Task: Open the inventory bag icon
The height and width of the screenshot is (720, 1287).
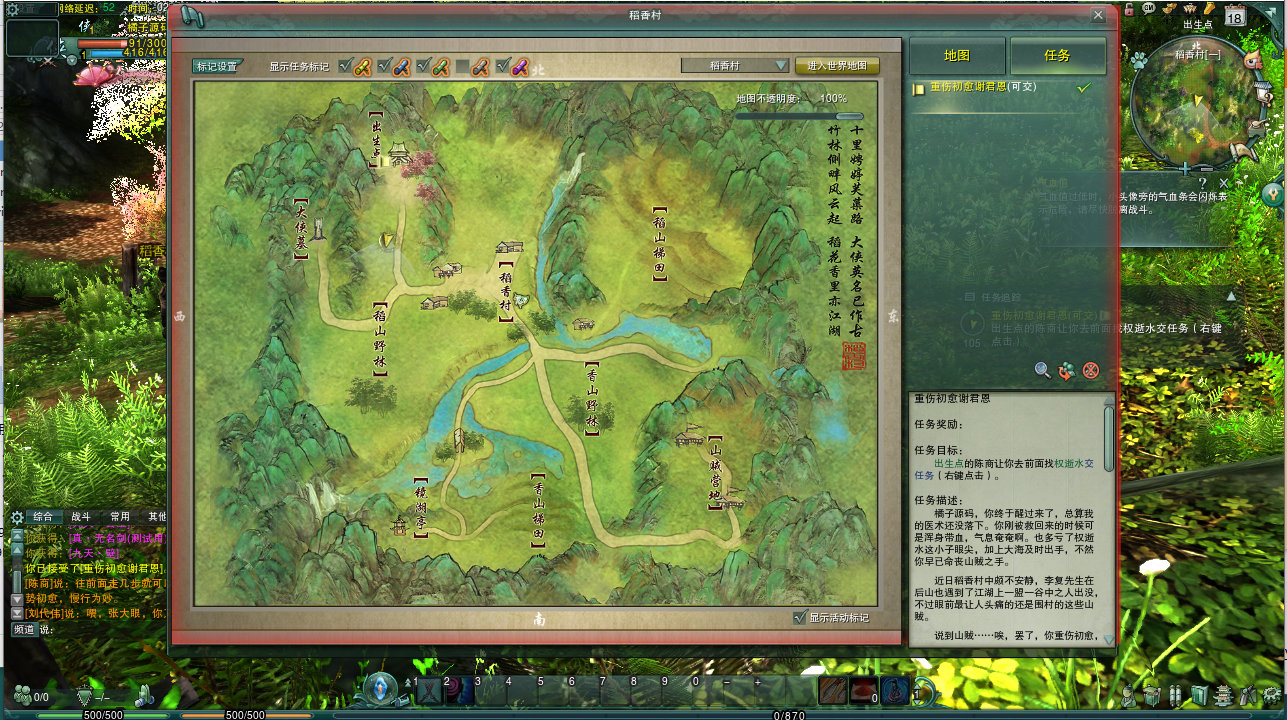Action: click(x=1150, y=695)
